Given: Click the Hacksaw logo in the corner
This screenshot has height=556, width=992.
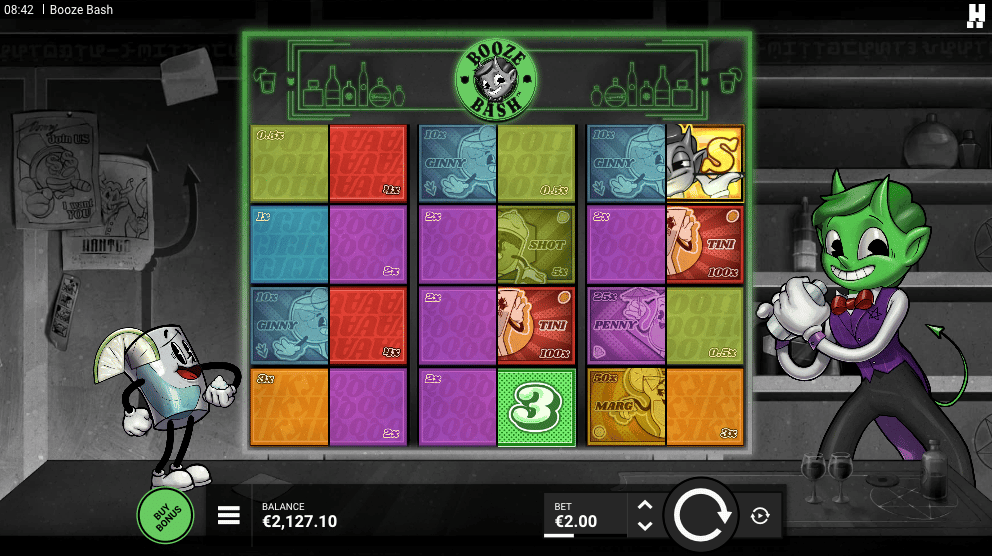Looking at the screenshot, I should (976, 14).
